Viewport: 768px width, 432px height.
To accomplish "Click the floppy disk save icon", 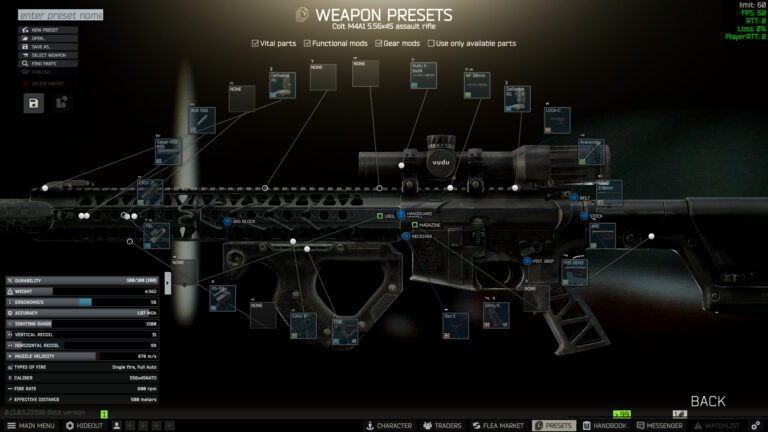I will click(x=34, y=103).
